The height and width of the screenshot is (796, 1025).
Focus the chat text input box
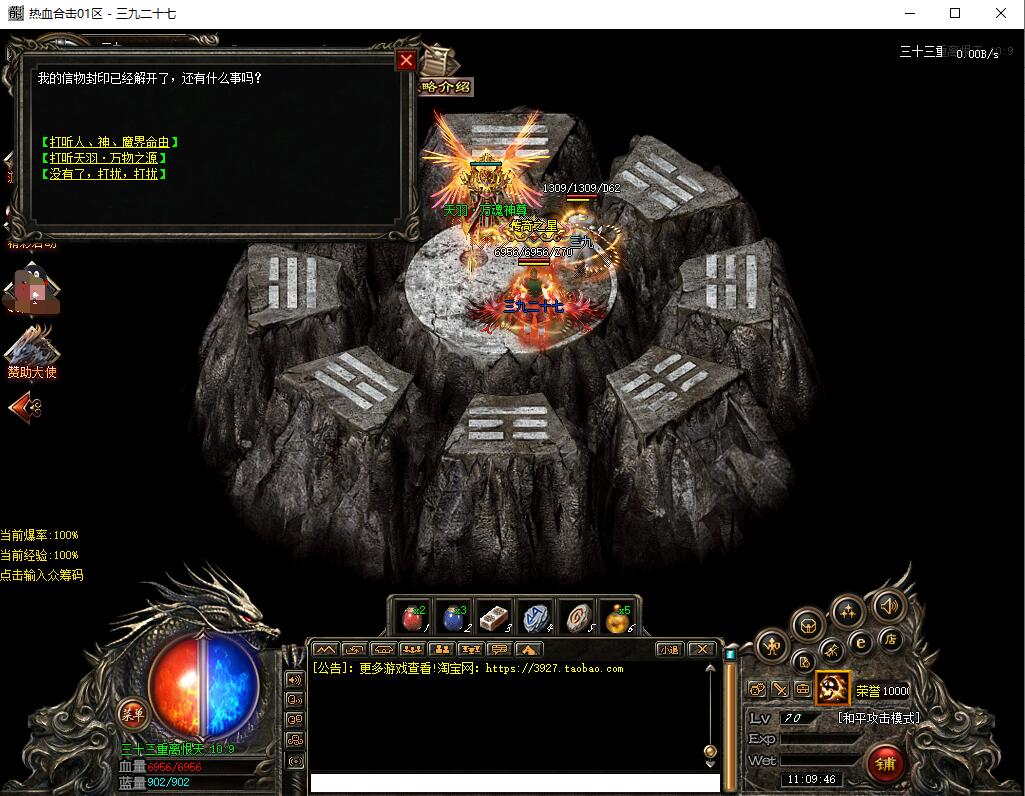point(514,782)
